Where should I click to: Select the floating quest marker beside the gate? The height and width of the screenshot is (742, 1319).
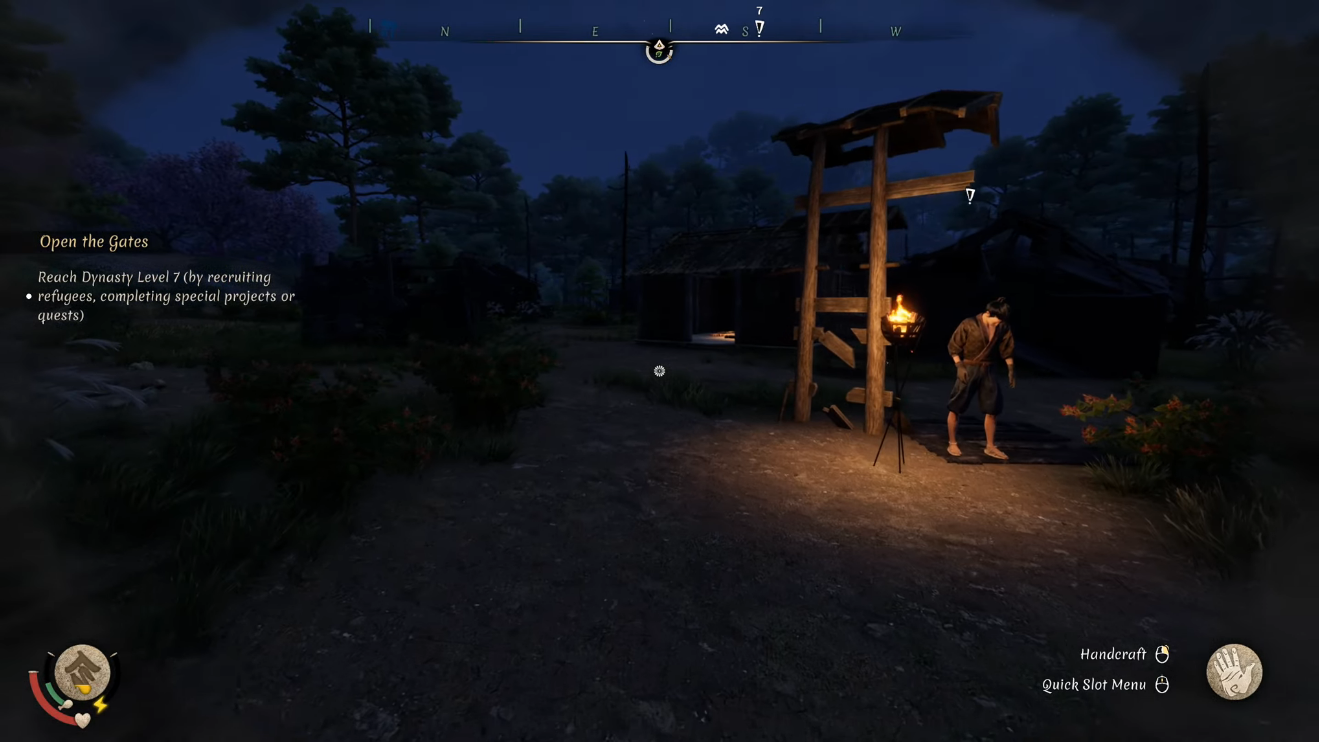coord(970,196)
